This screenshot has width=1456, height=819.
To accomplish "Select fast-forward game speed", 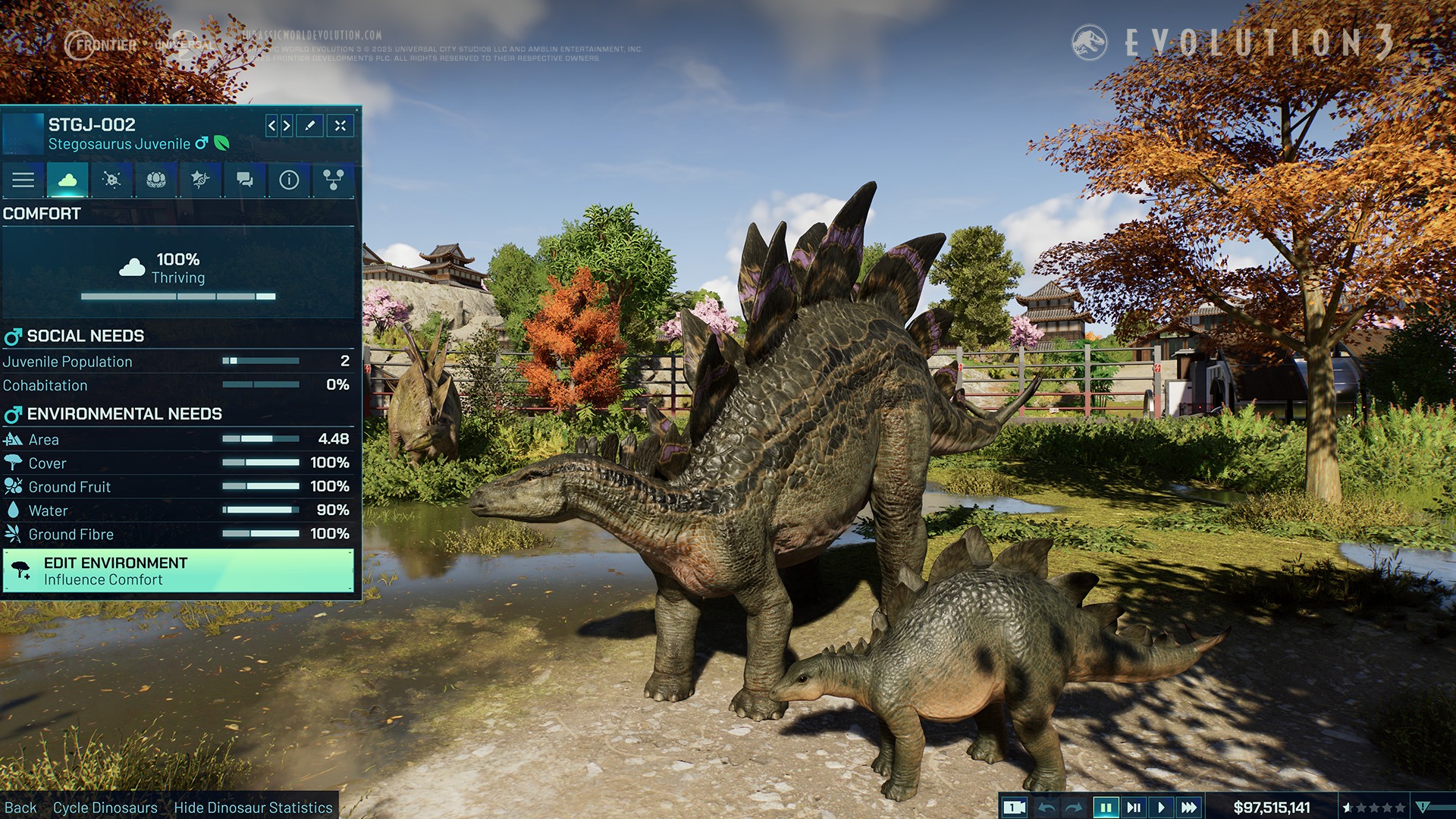I will pyautogui.click(x=1188, y=808).
